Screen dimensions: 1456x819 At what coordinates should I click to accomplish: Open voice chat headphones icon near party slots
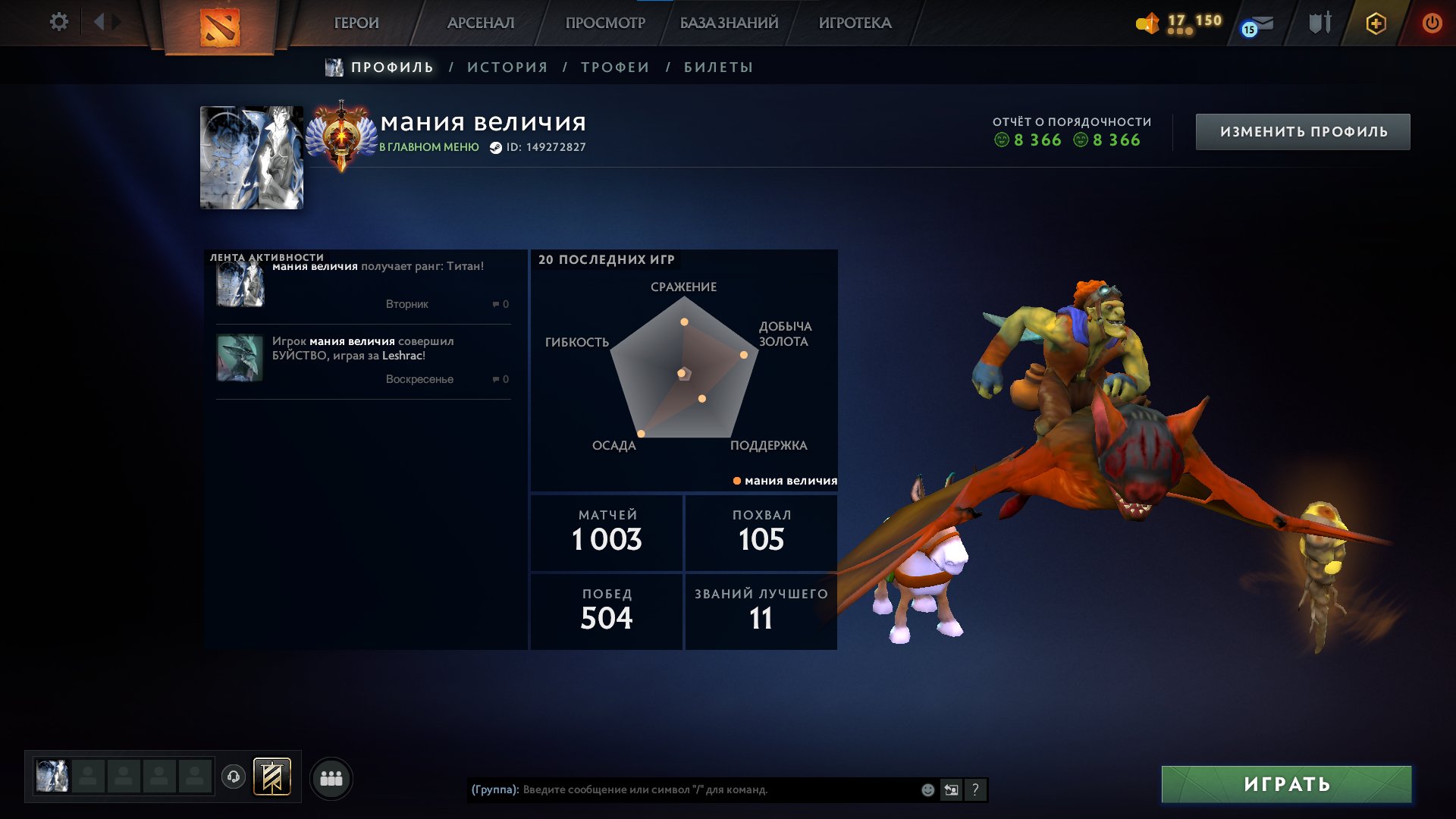click(x=234, y=777)
